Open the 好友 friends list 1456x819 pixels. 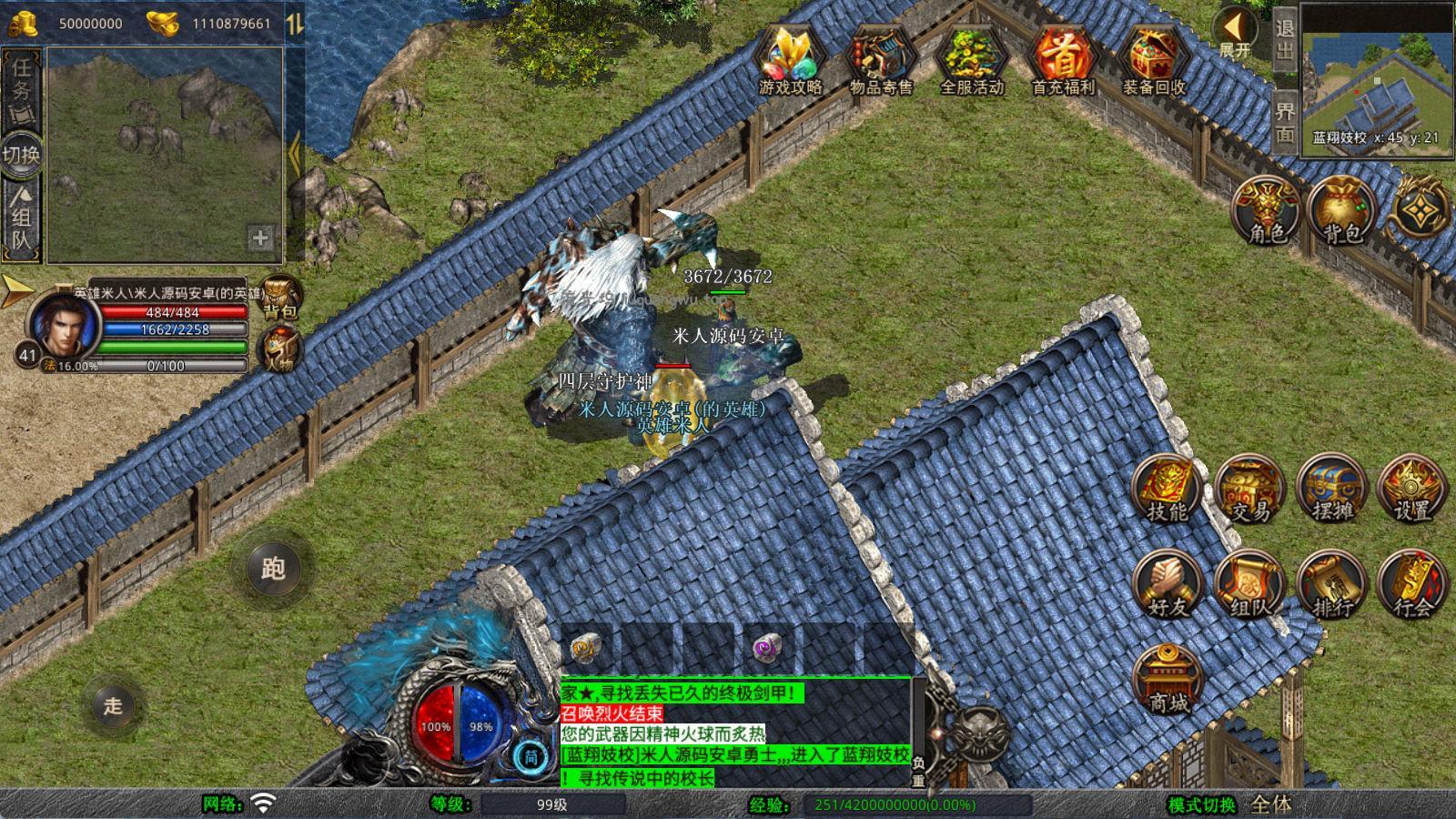coord(1167,584)
